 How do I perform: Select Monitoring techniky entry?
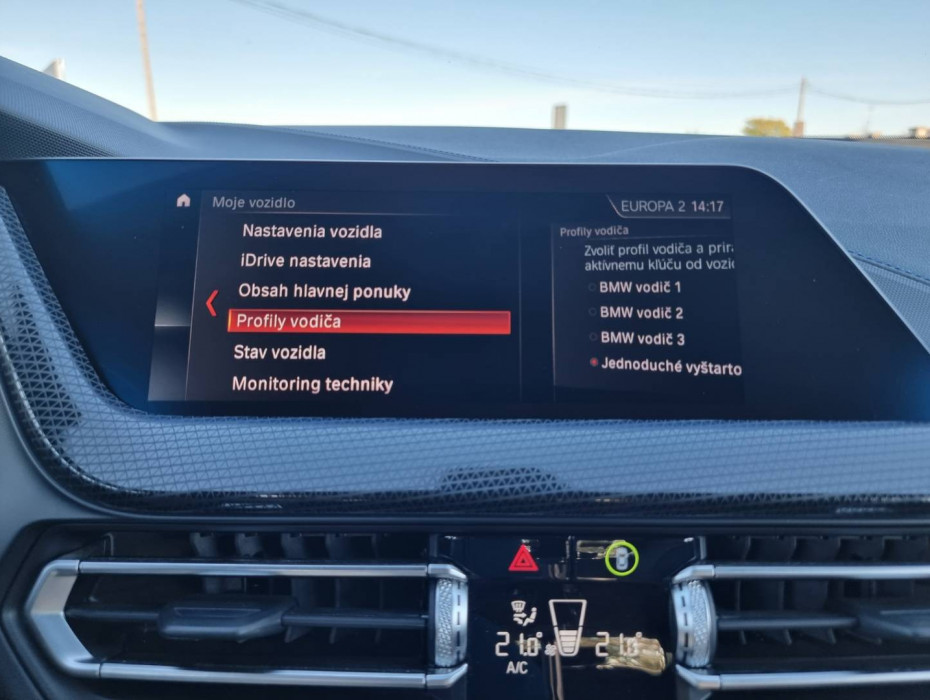click(x=312, y=384)
